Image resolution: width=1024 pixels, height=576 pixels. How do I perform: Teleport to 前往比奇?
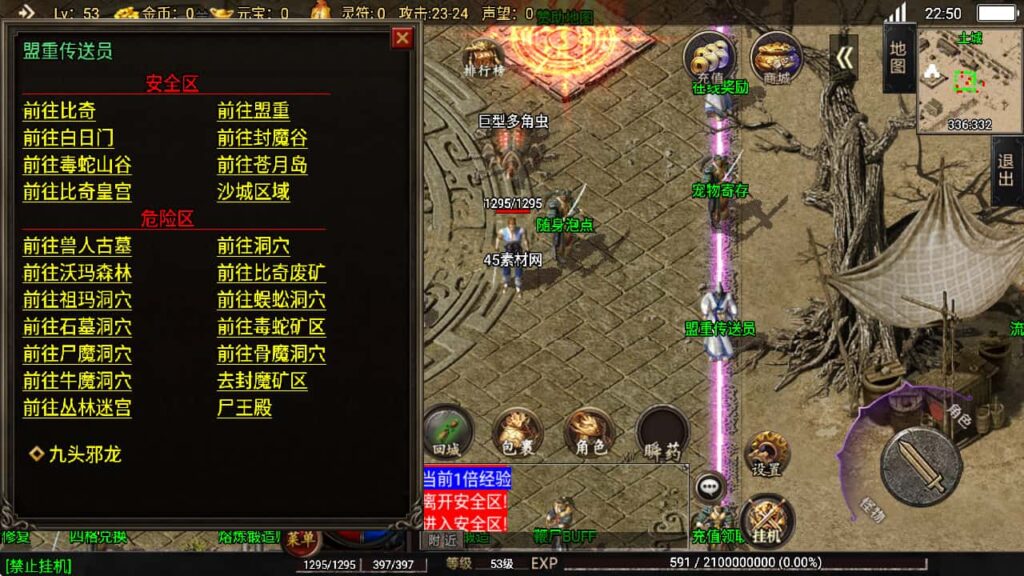(x=59, y=111)
